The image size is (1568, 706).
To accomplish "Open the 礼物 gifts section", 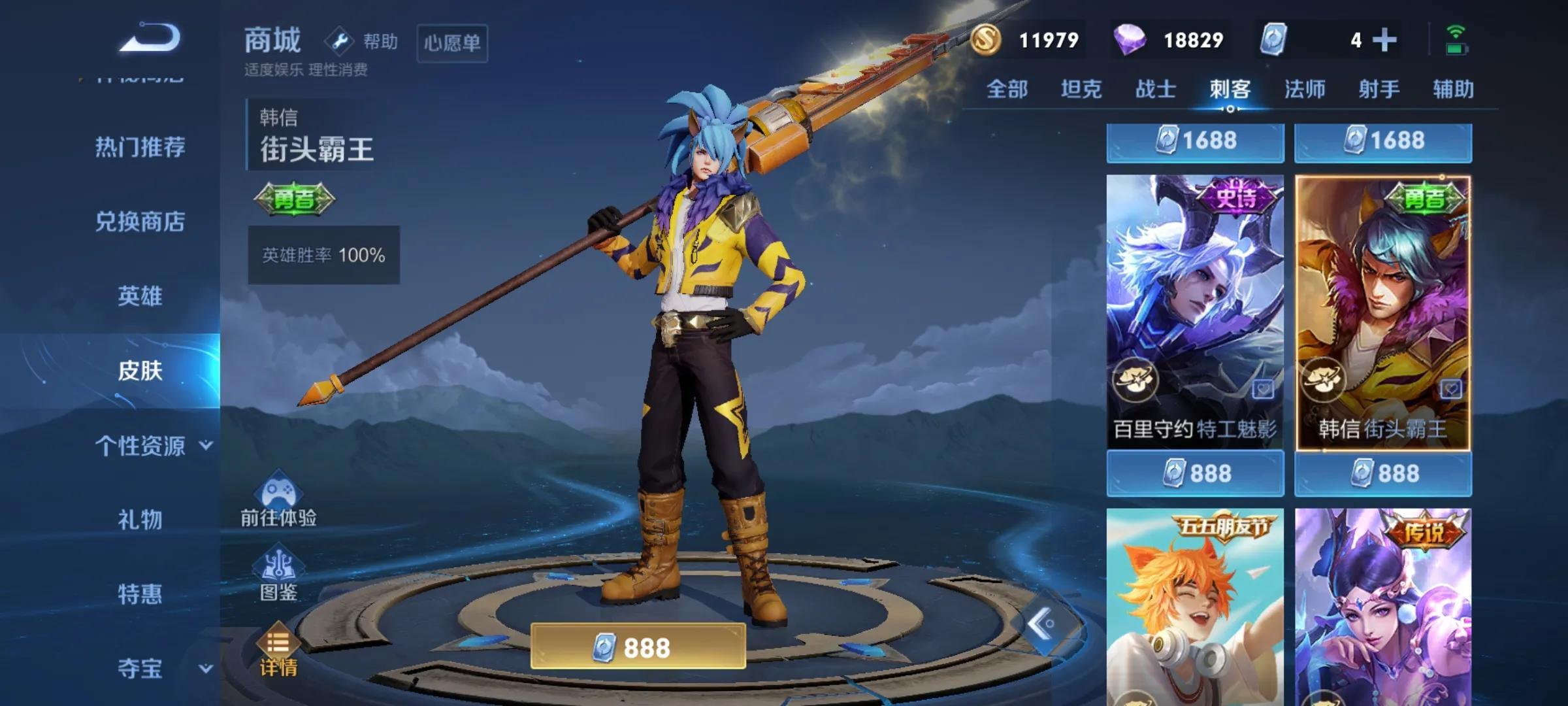I will pyautogui.click(x=140, y=520).
